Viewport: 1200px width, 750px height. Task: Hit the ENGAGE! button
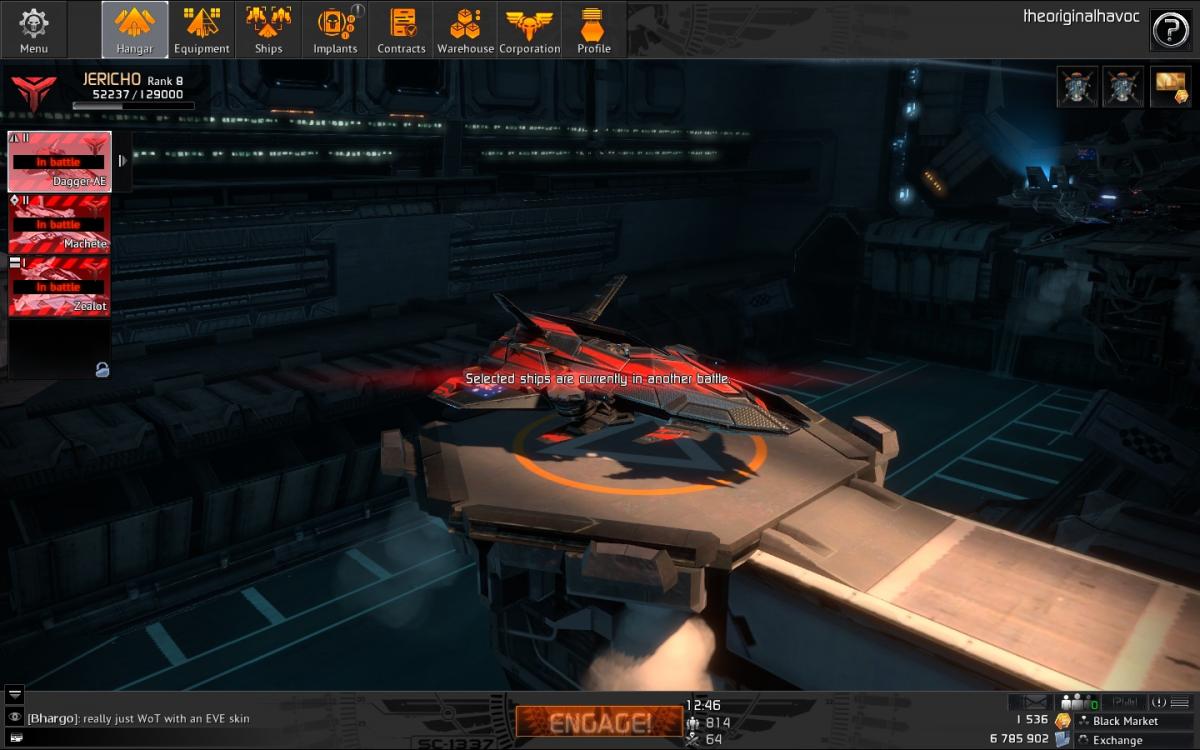599,722
